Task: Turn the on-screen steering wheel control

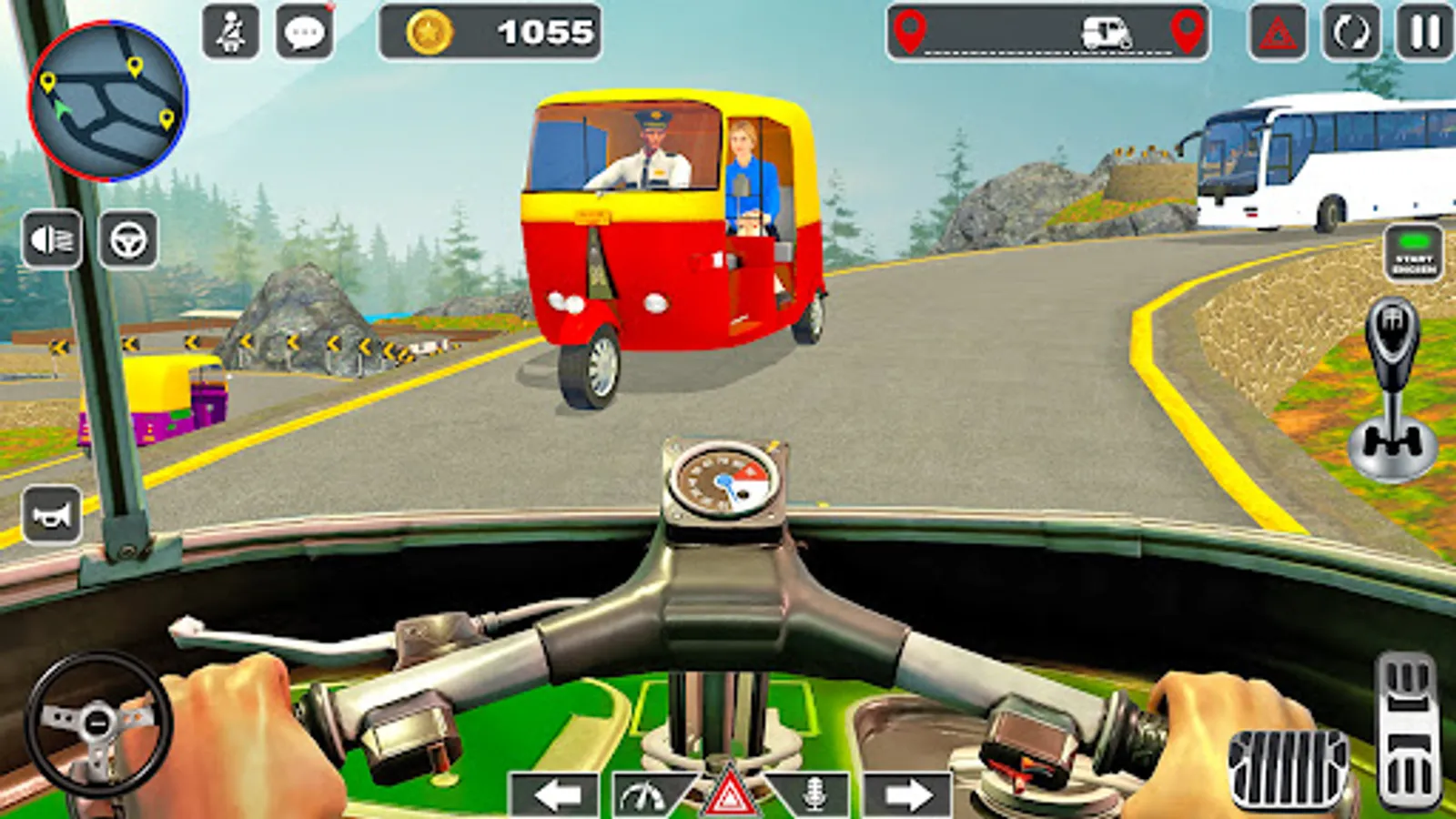Action: click(x=98, y=724)
